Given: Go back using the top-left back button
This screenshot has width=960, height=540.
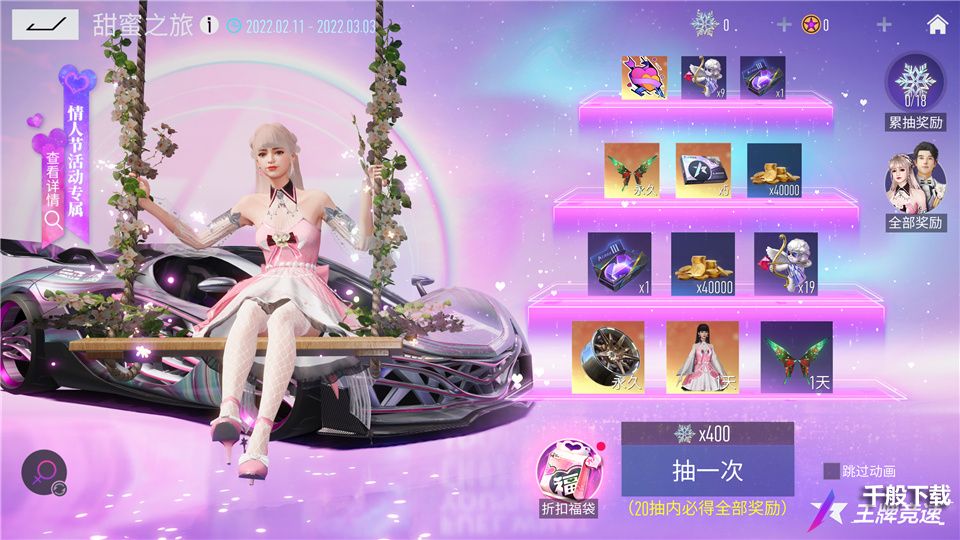Looking at the screenshot, I should point(44,24).
